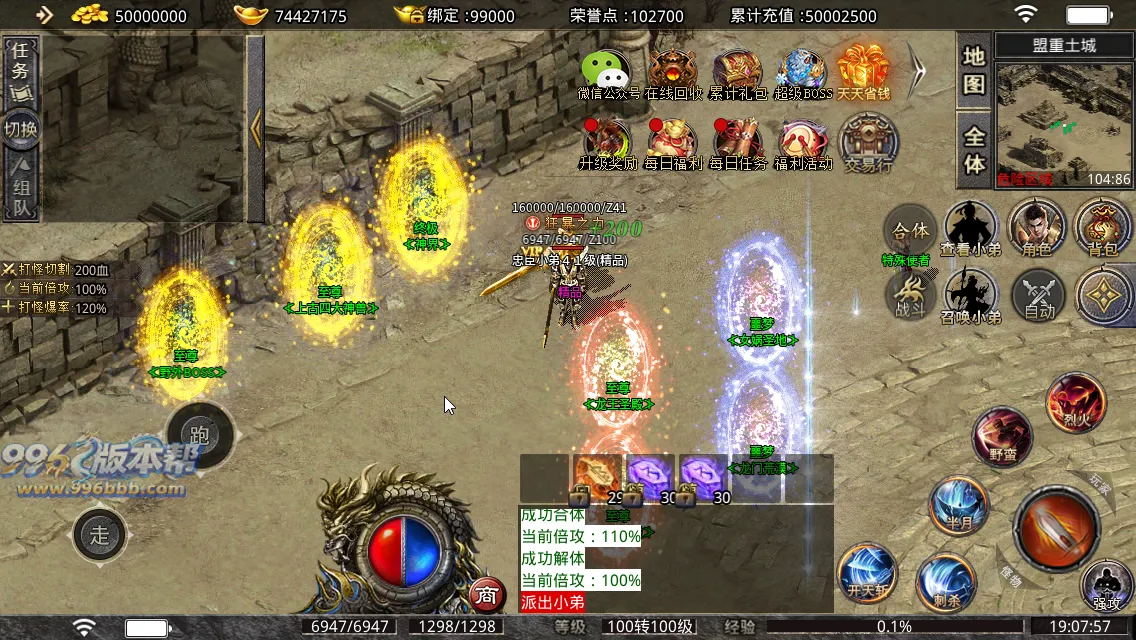Open 每日任务 daily quests icon
The image size is (1136, 640).
pos(738,143)
